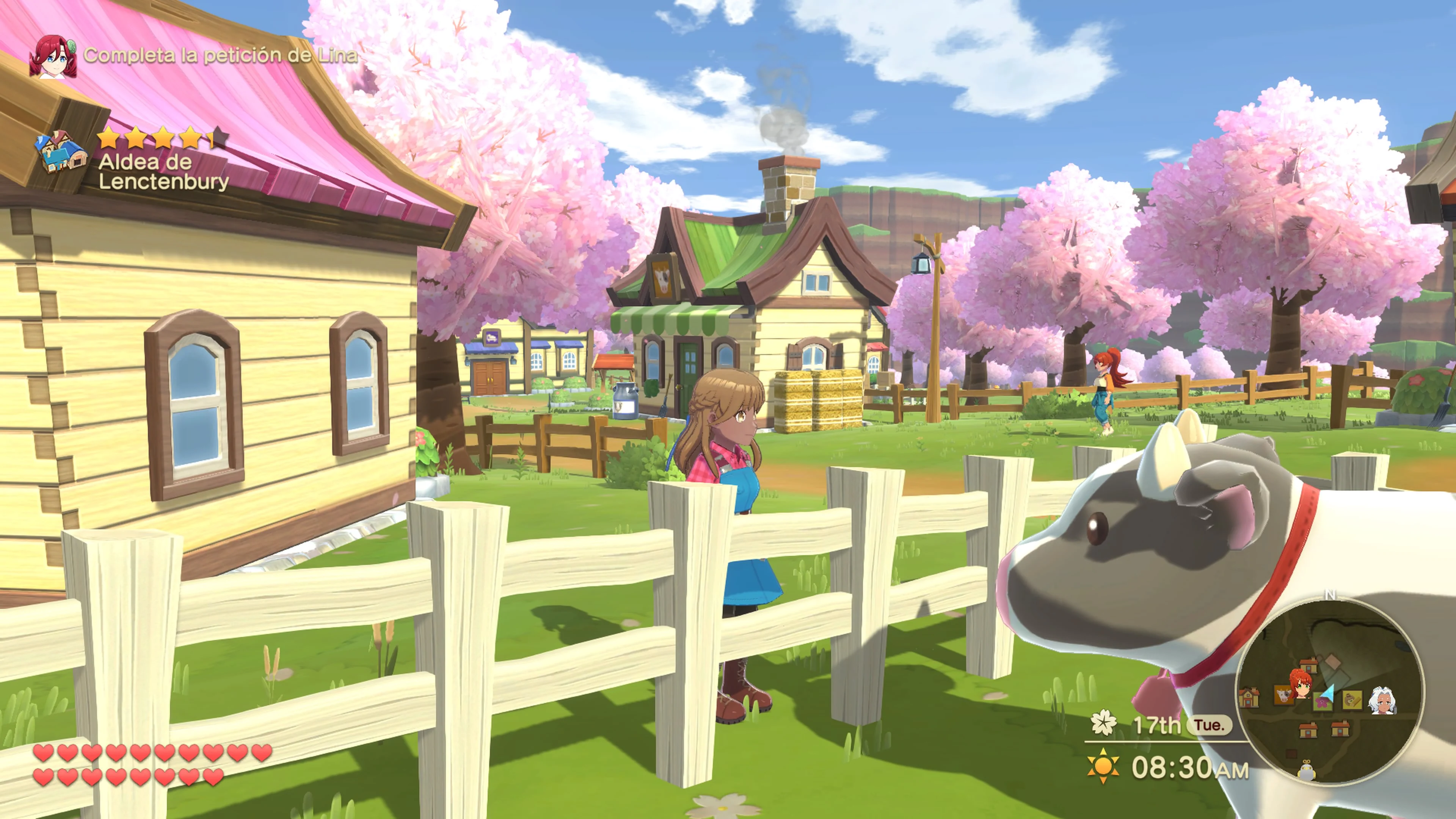The width and height of the screenshot is (1456, 819).
Task: Open the Lina request quest tracker
Action: 220,55
